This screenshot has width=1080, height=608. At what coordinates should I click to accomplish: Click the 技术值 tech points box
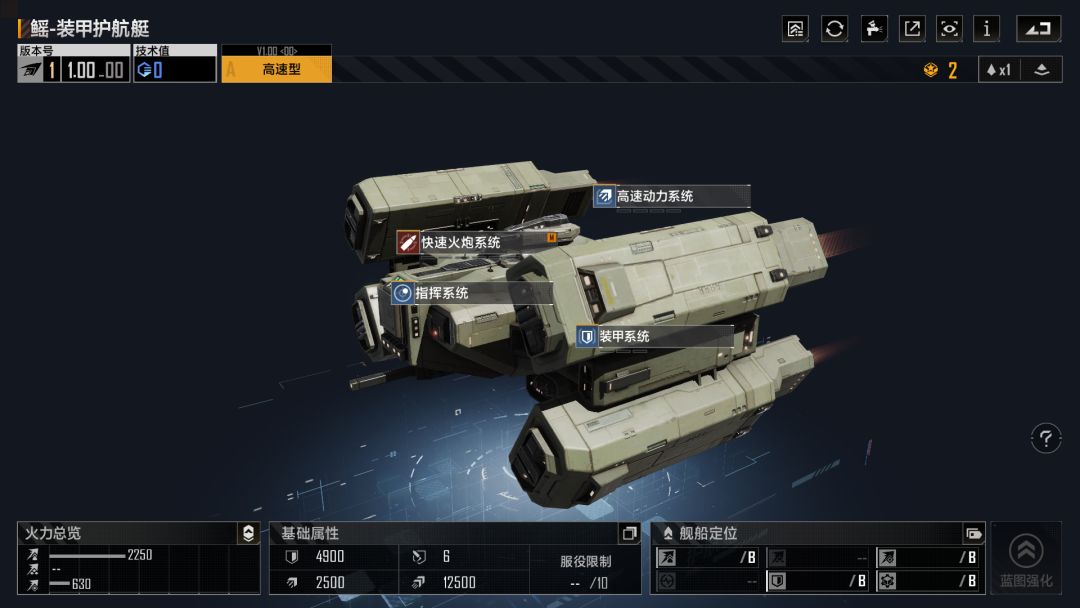click(175, 69)
